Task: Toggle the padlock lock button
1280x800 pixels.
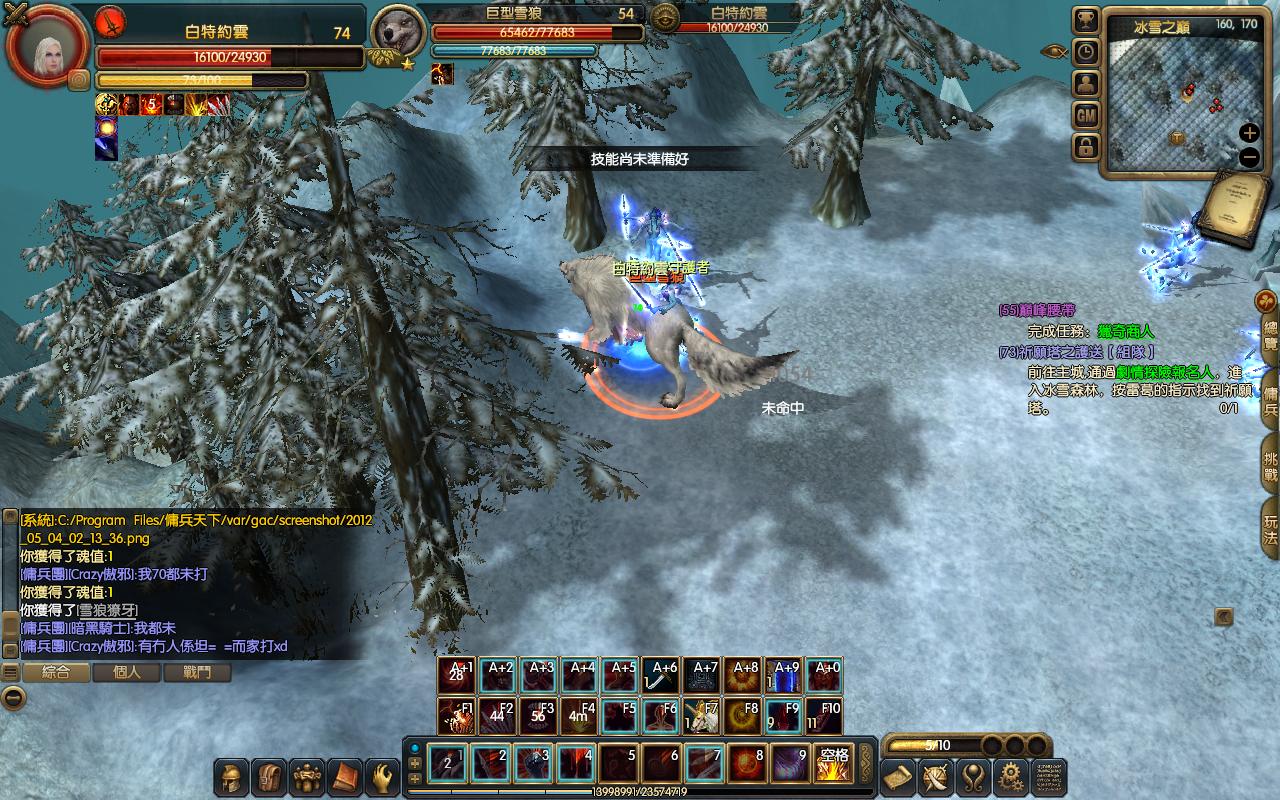Action: click(1086, 148)
